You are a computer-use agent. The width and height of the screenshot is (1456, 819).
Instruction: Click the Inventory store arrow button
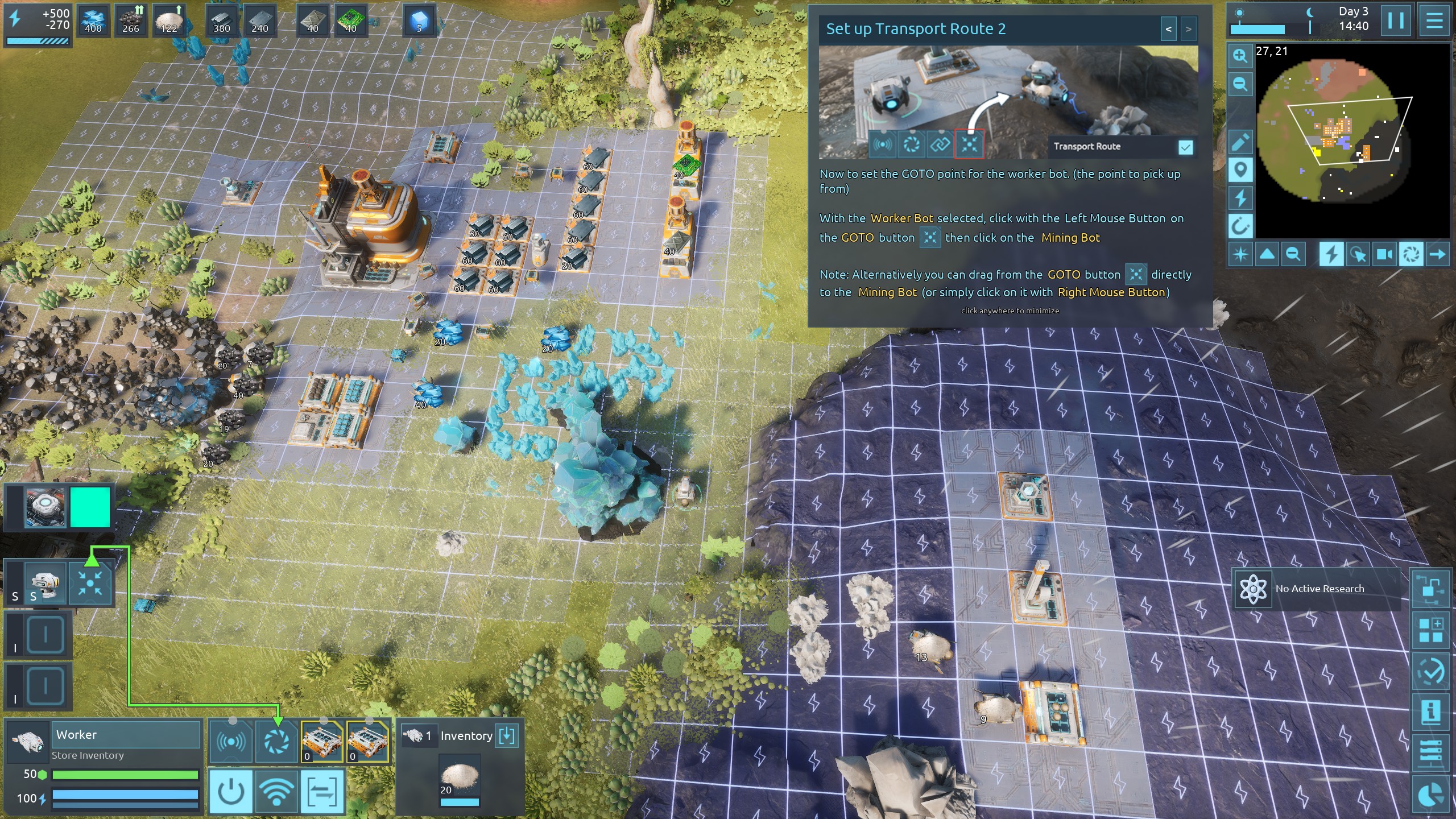(506, 736)
